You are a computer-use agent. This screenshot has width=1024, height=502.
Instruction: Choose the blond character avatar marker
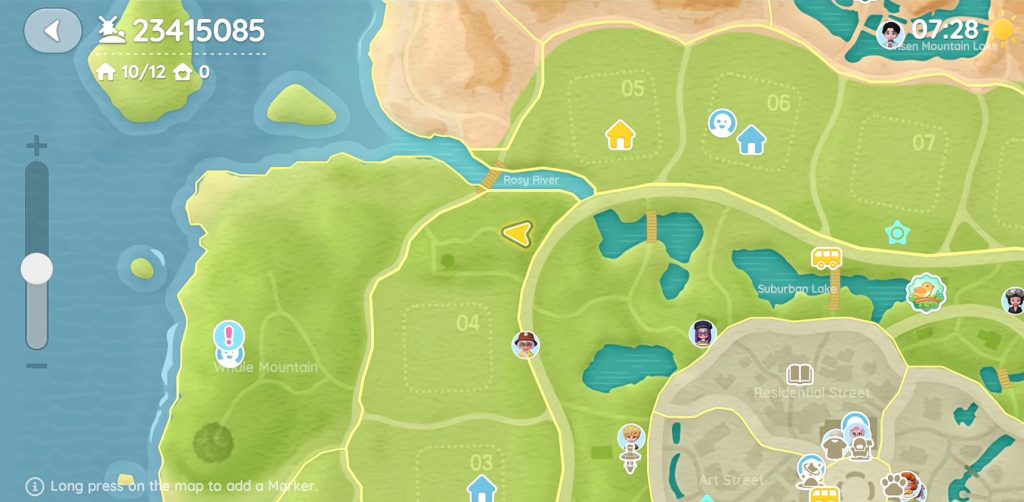630,438
